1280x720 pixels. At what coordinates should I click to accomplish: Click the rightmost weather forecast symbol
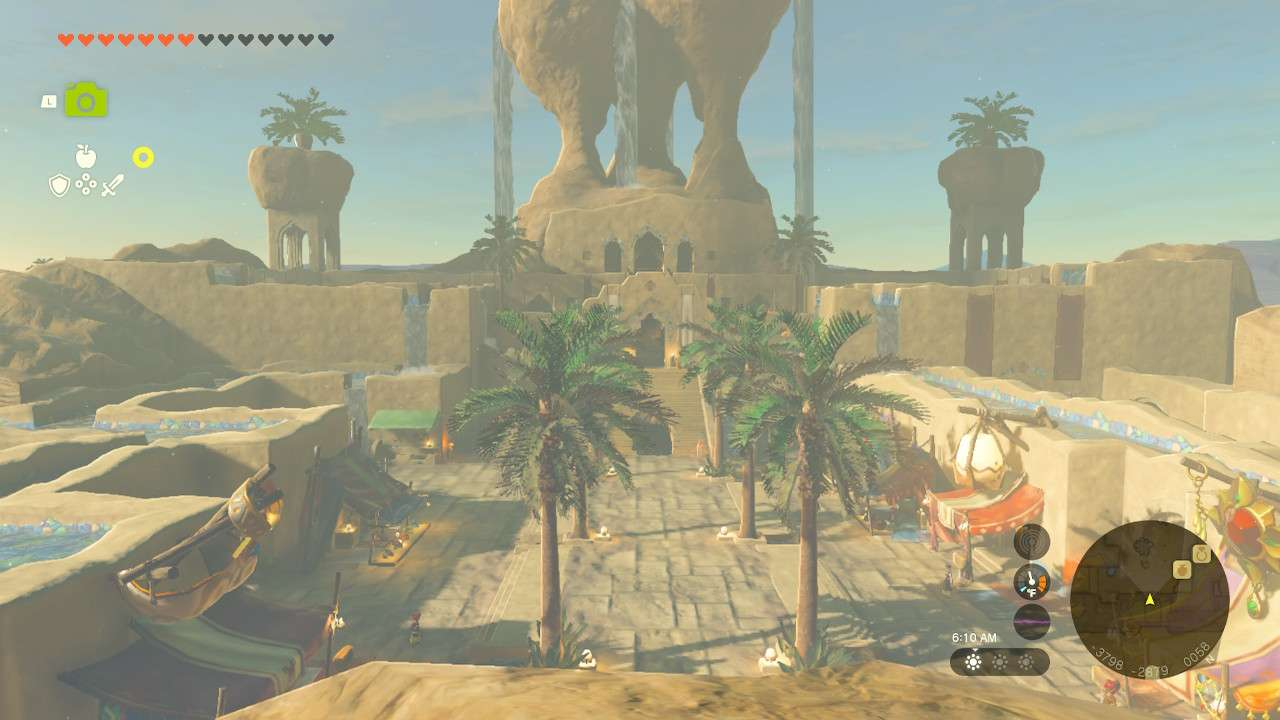click(x=1027, y=661)
